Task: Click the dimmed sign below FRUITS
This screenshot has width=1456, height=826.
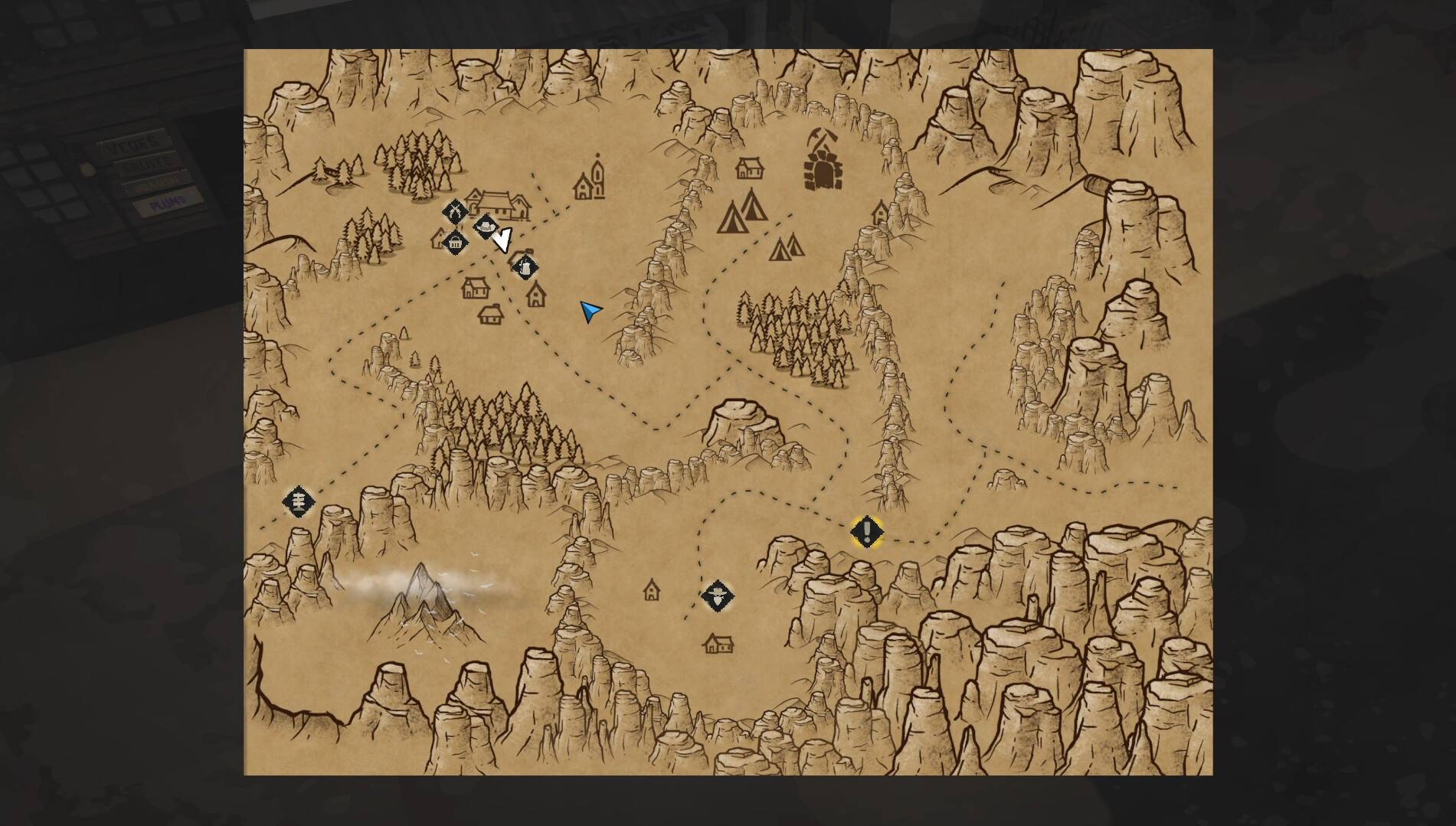Action: tap(157, 181)
